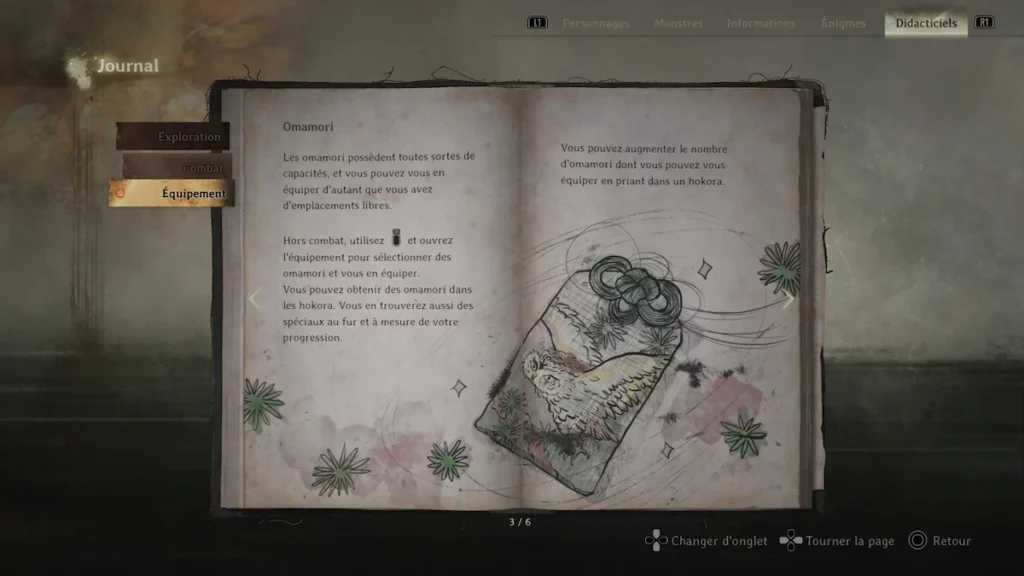Select the Énigmes tab
The width and height of the screenshot is (1024, 576).
tap(843, 23)
